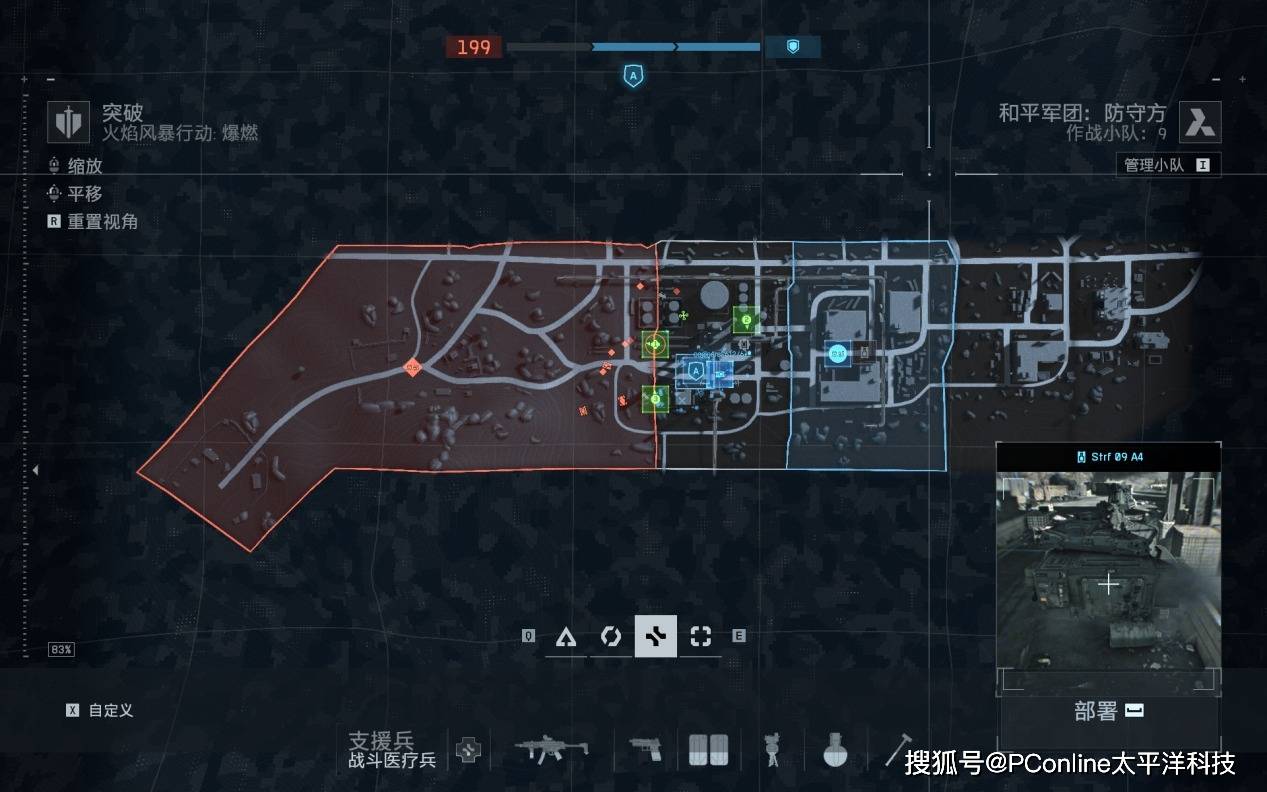Select the 战斗医疗兵 combat medic specialization icon

click(x=467, y=750)
